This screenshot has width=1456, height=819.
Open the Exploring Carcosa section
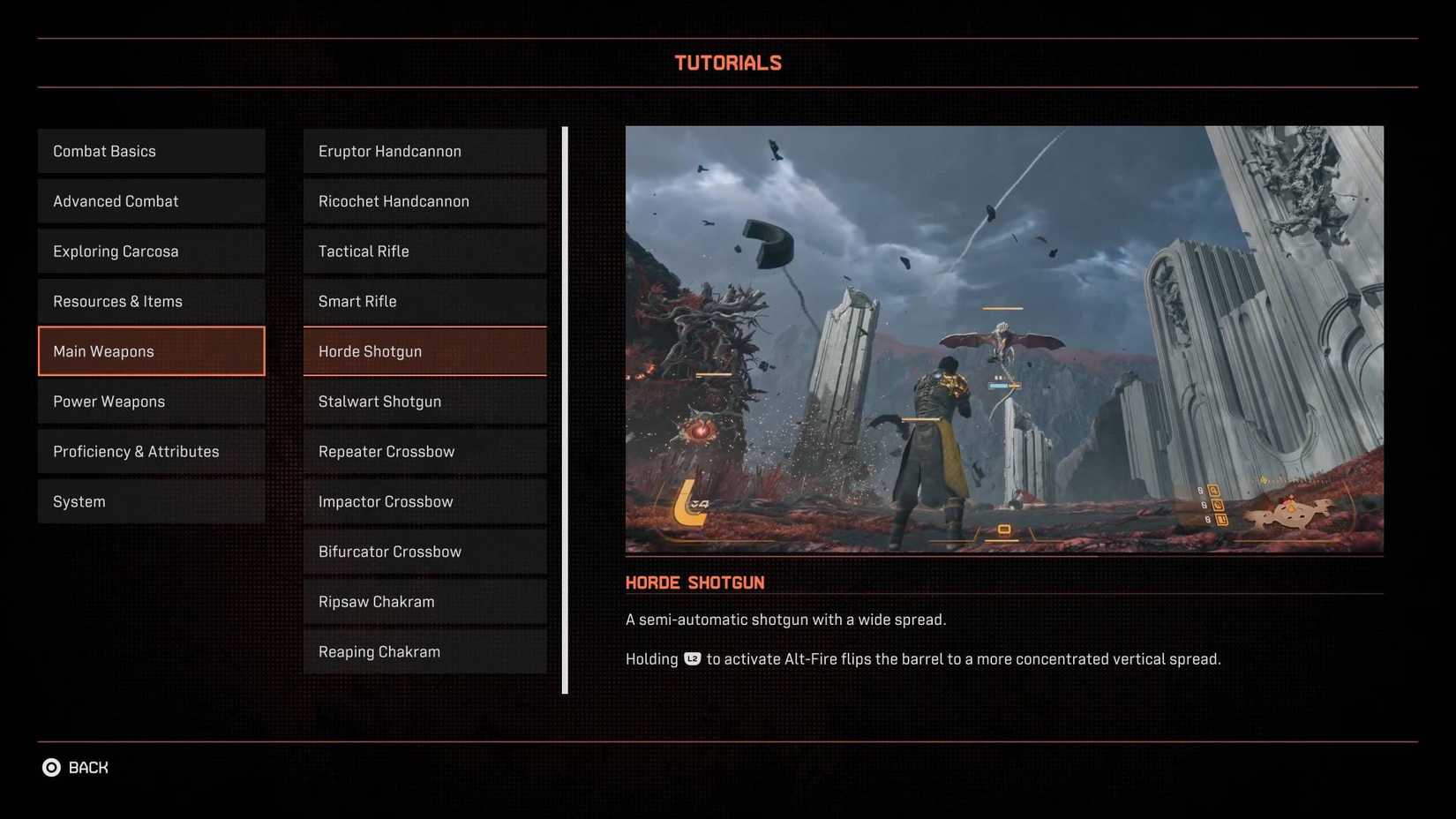[150, 251]
